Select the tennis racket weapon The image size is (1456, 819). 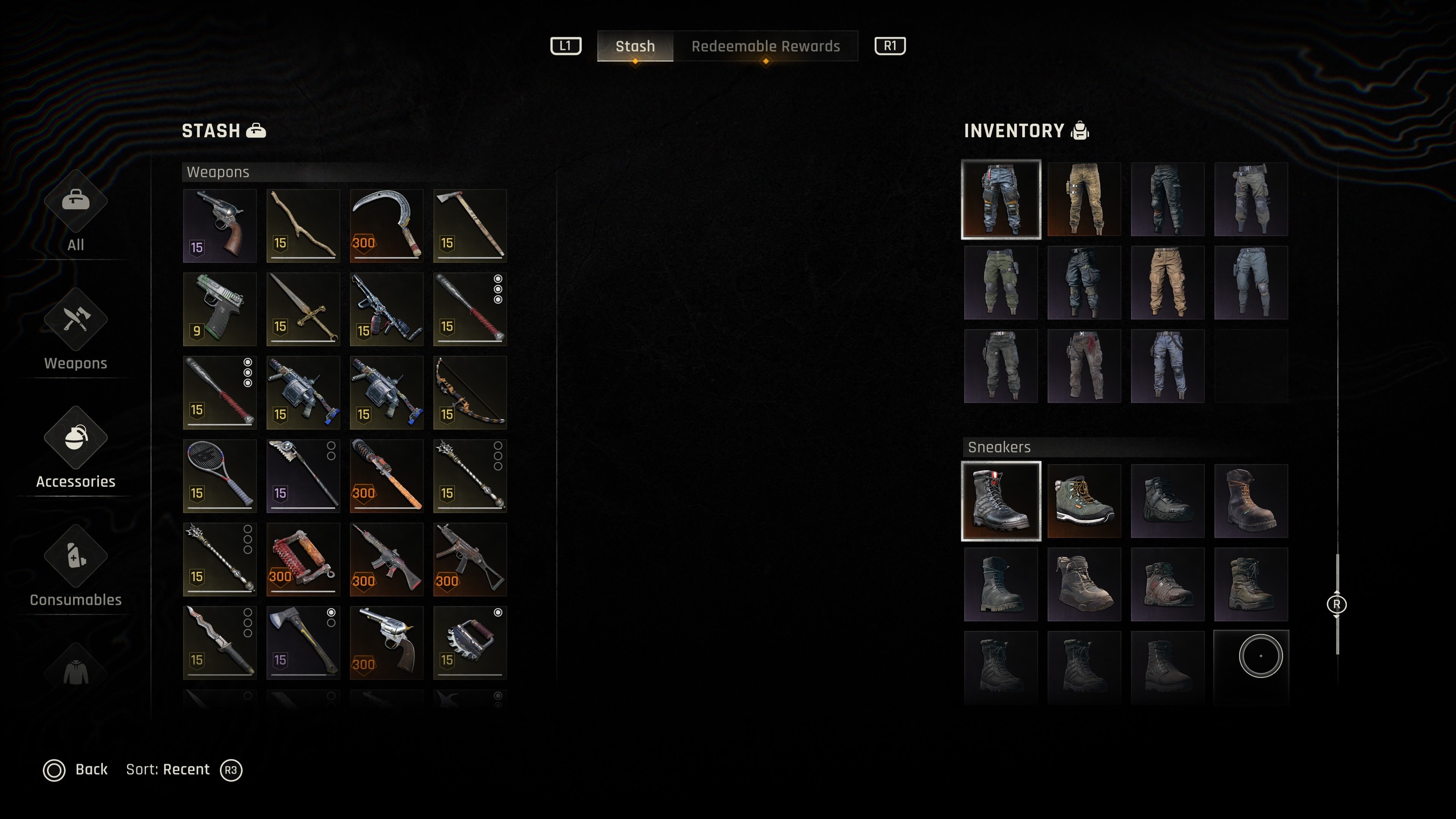pos(220,476)
